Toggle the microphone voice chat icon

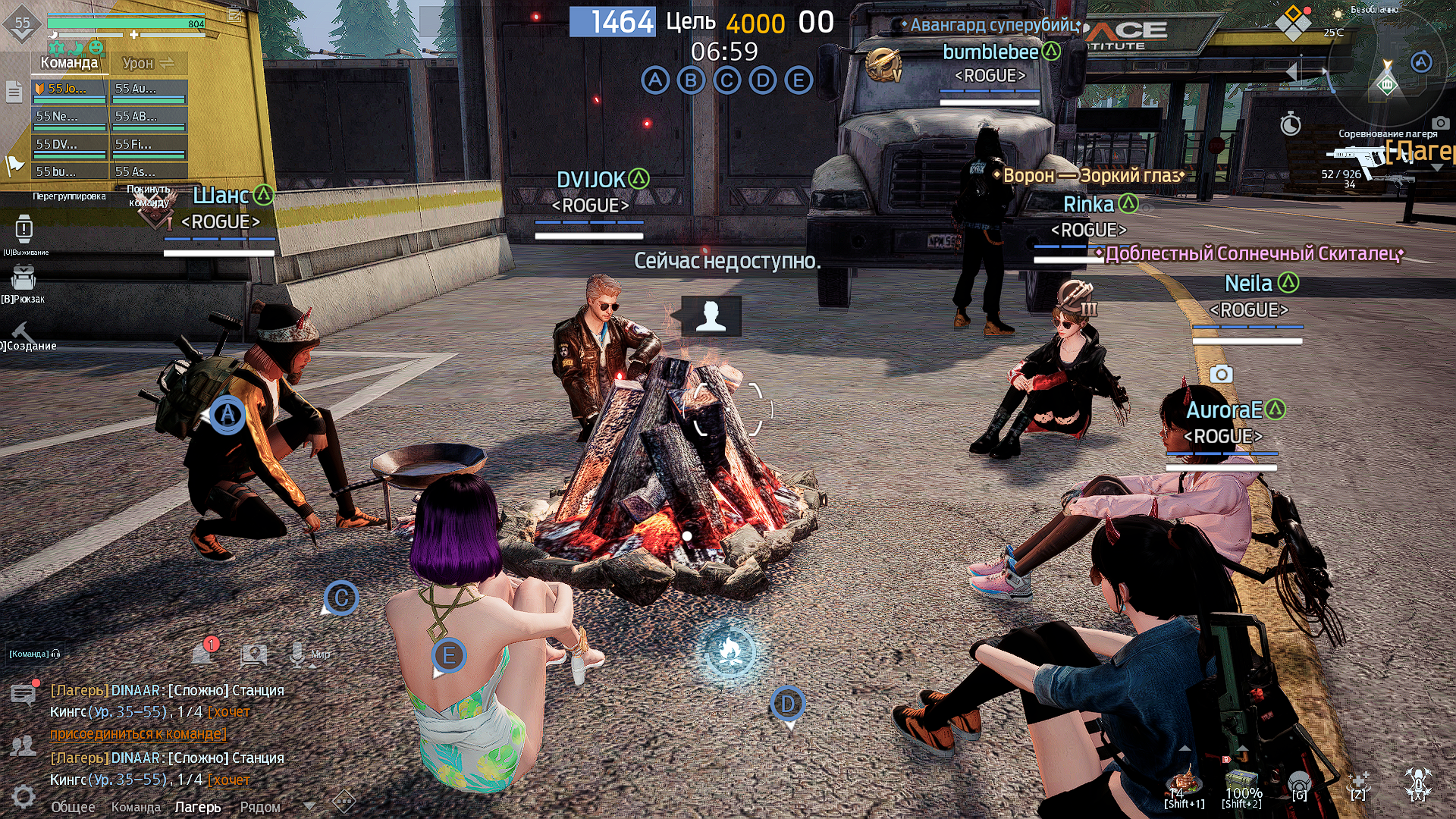[298, 653]
